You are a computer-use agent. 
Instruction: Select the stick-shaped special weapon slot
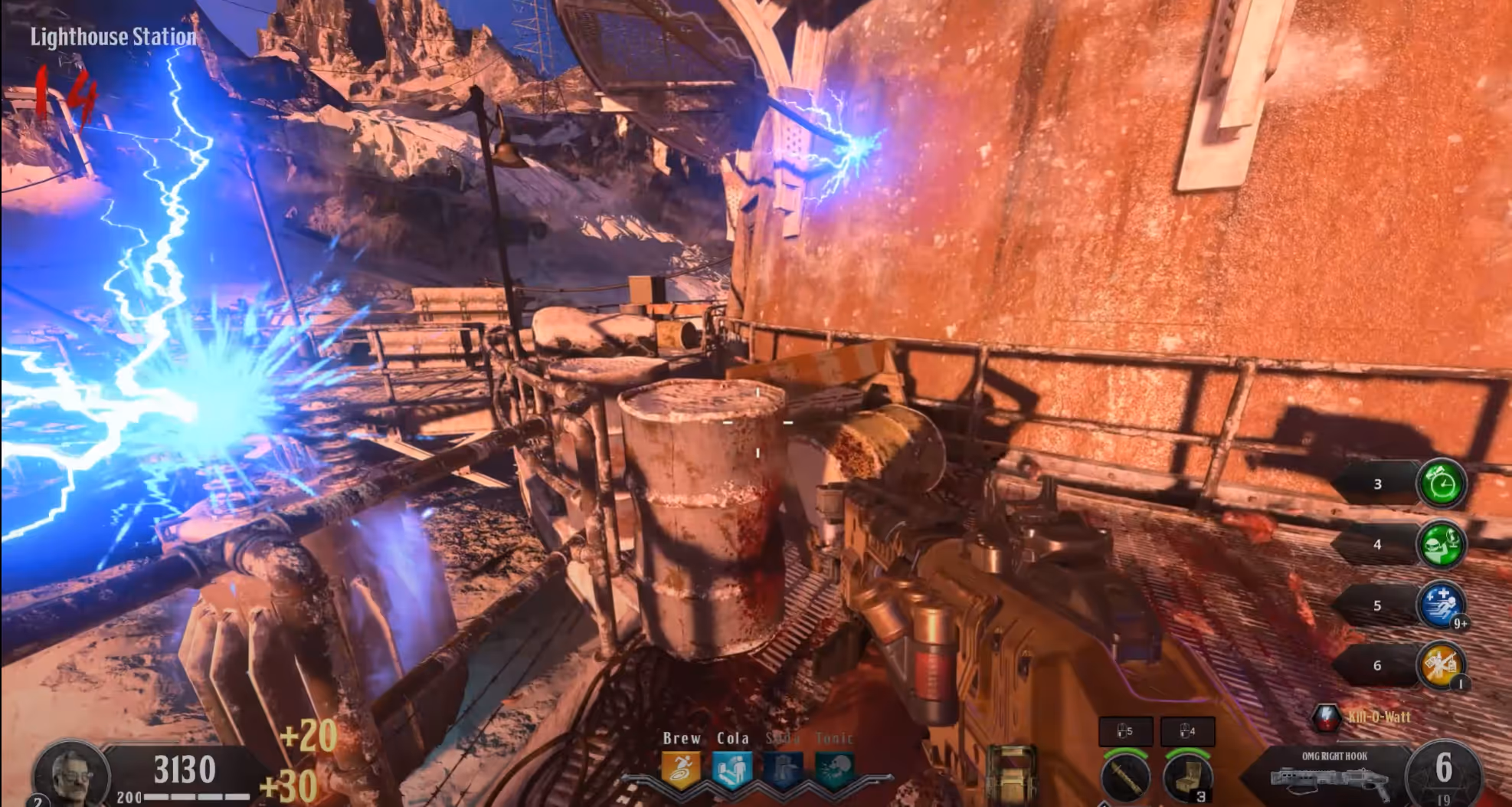(x=1125, y=778)
